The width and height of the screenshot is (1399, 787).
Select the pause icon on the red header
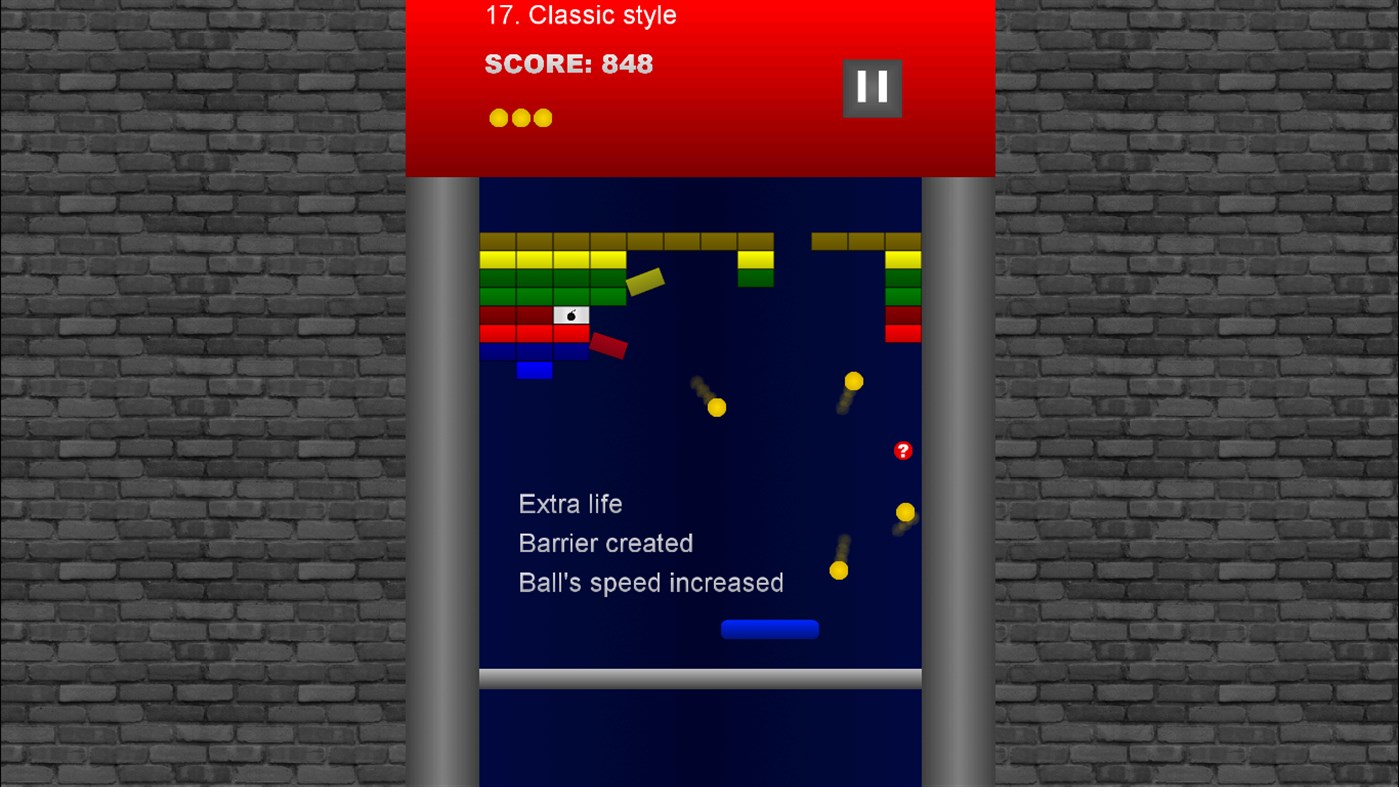[871, 87]
